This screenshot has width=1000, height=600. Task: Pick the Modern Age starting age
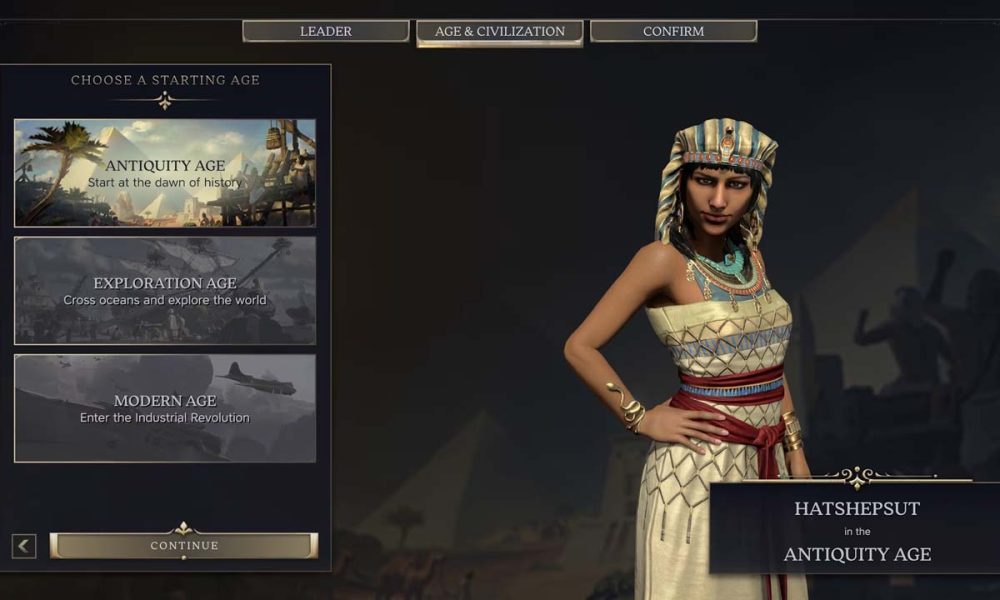pyautogui.click(x=165, y=408)
